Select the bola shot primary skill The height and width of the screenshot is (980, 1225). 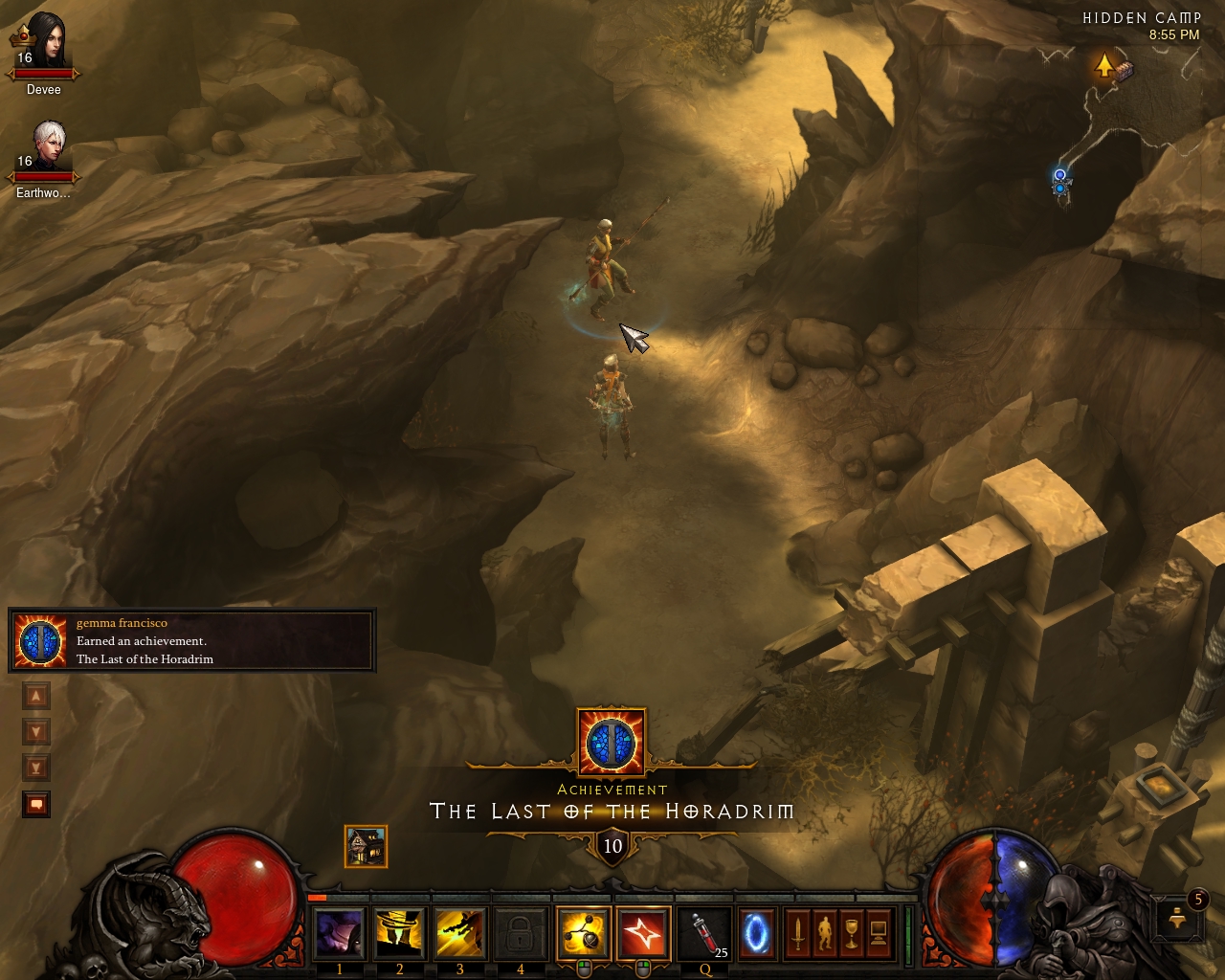583,933
